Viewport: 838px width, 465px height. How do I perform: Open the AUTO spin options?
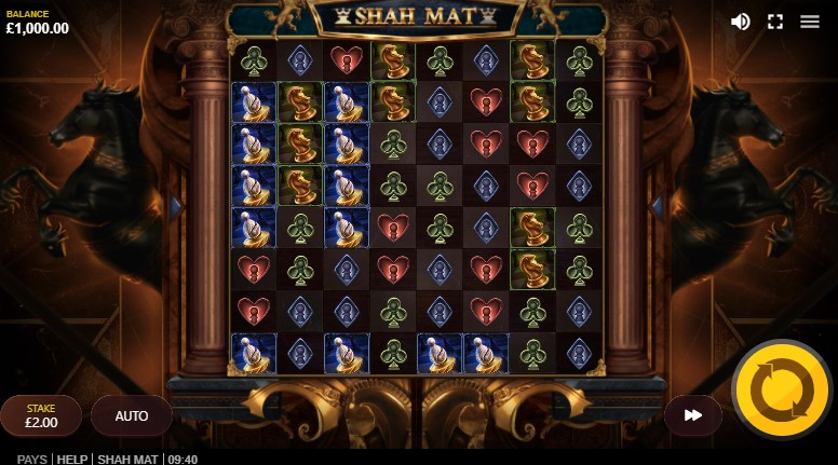point(131,416)
